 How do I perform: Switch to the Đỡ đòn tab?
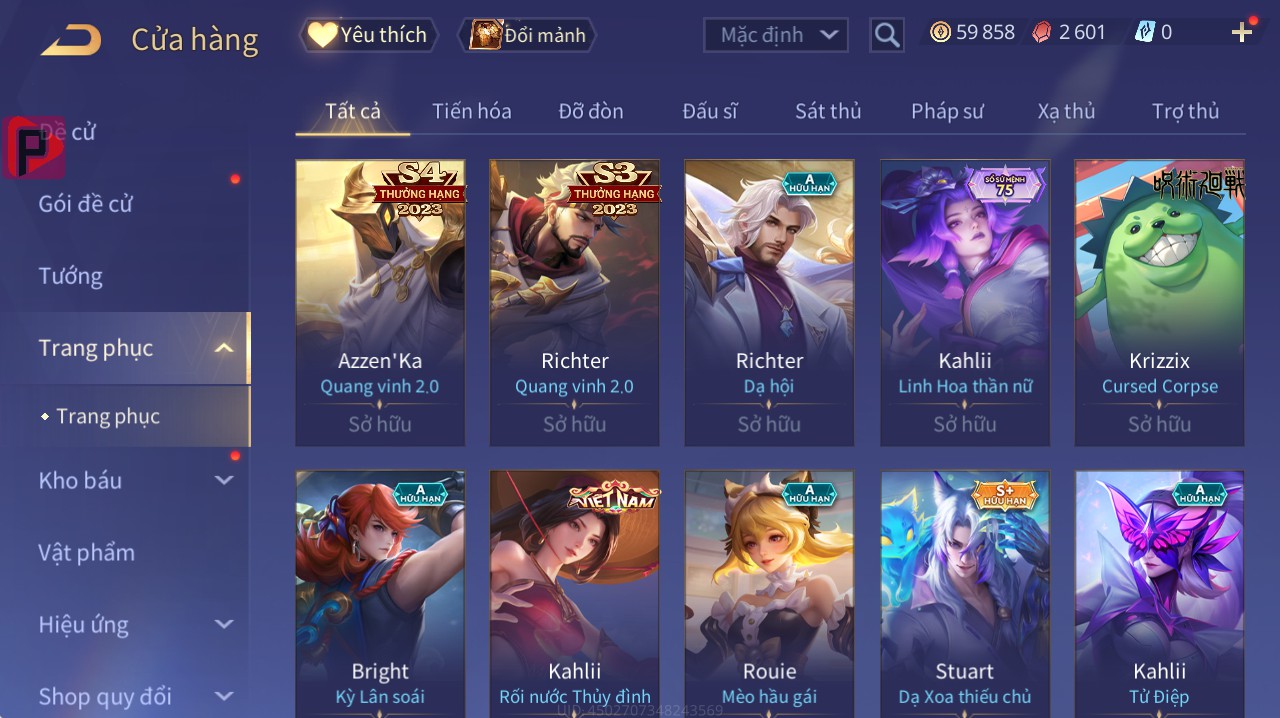[x=590, y=111]
